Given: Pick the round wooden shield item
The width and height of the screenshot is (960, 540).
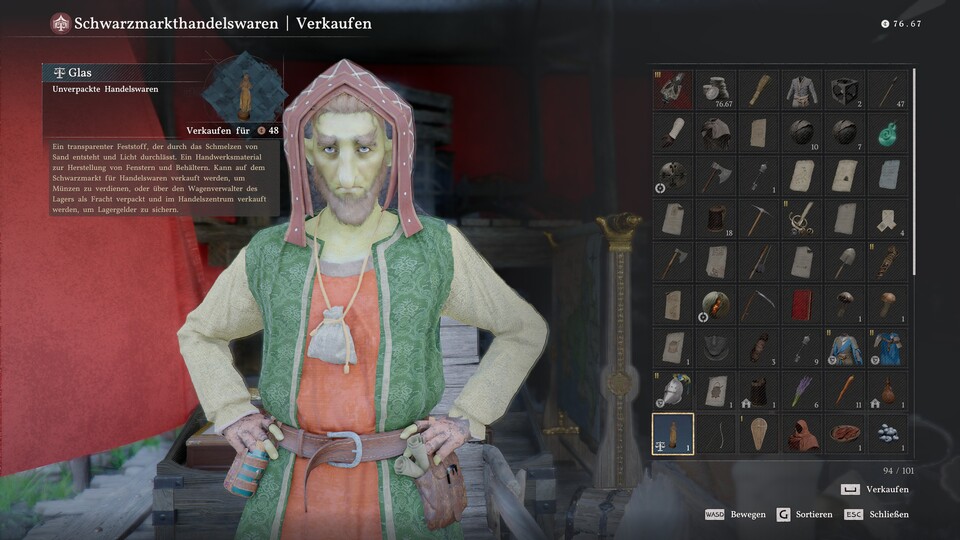Looking at the screenshot, I should pyautogui.click(x=716, y=304).
